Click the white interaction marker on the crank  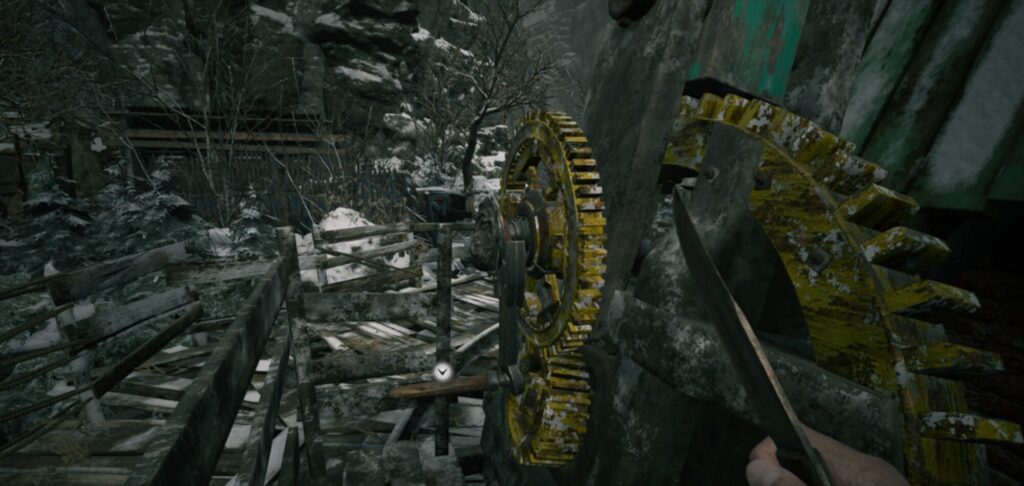point(444,372)
